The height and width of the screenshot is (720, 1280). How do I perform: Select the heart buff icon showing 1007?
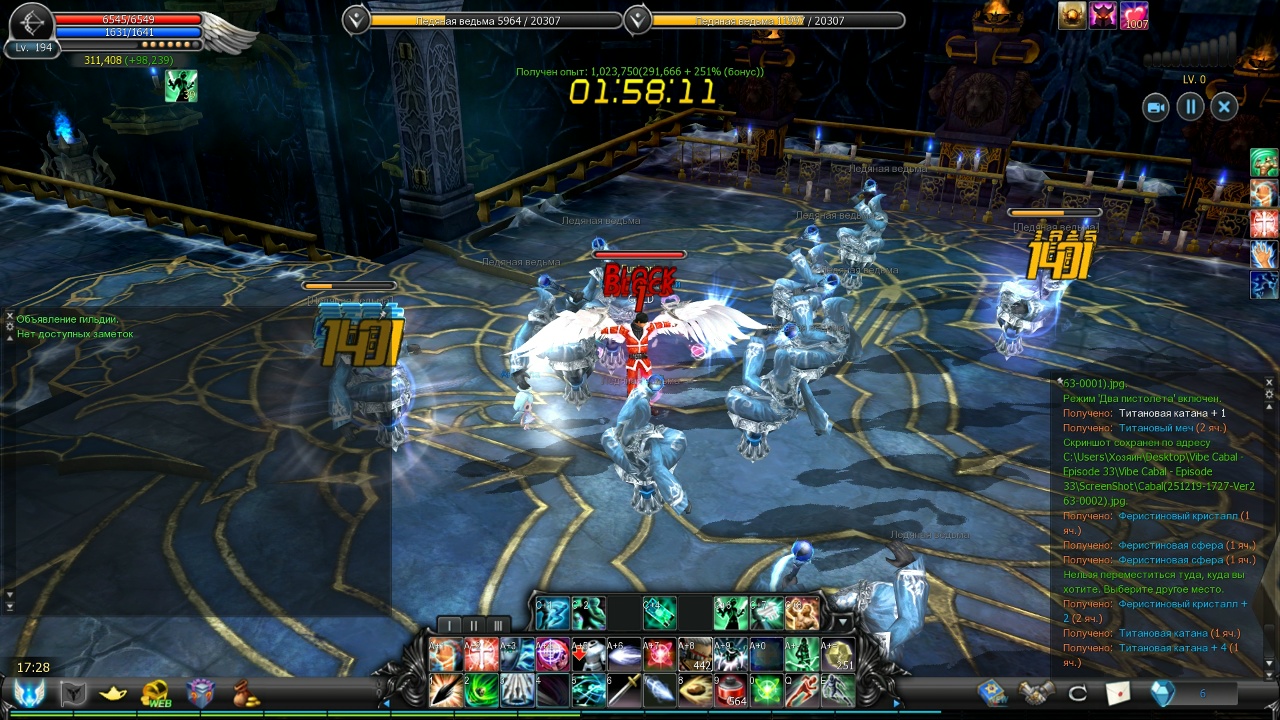(1134, 16)
